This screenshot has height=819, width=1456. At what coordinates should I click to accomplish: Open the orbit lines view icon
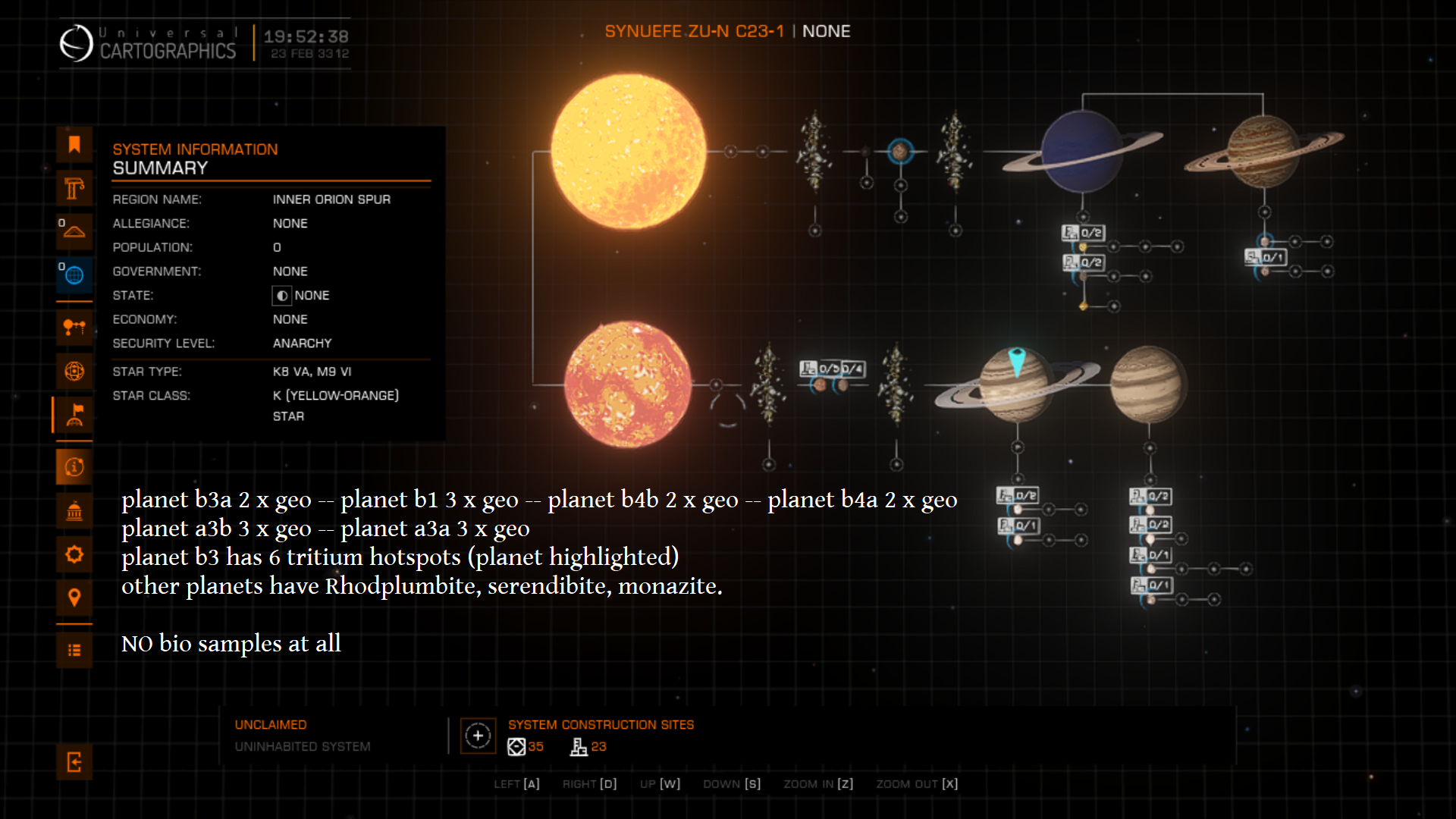pos(74,328)
